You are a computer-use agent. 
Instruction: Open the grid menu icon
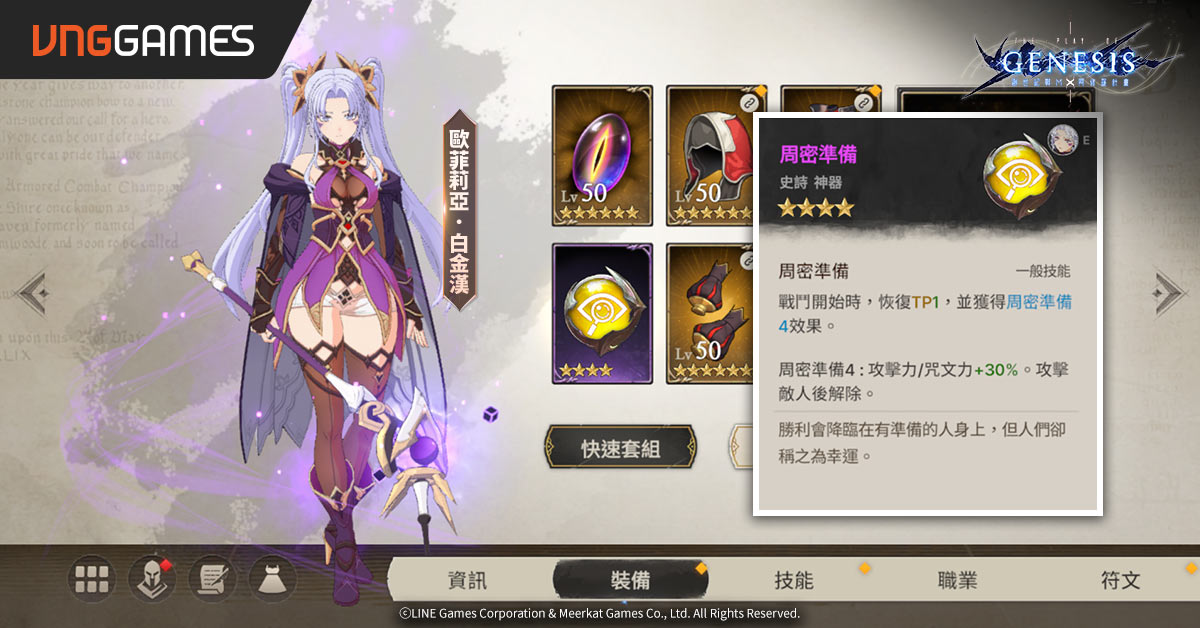91,579
